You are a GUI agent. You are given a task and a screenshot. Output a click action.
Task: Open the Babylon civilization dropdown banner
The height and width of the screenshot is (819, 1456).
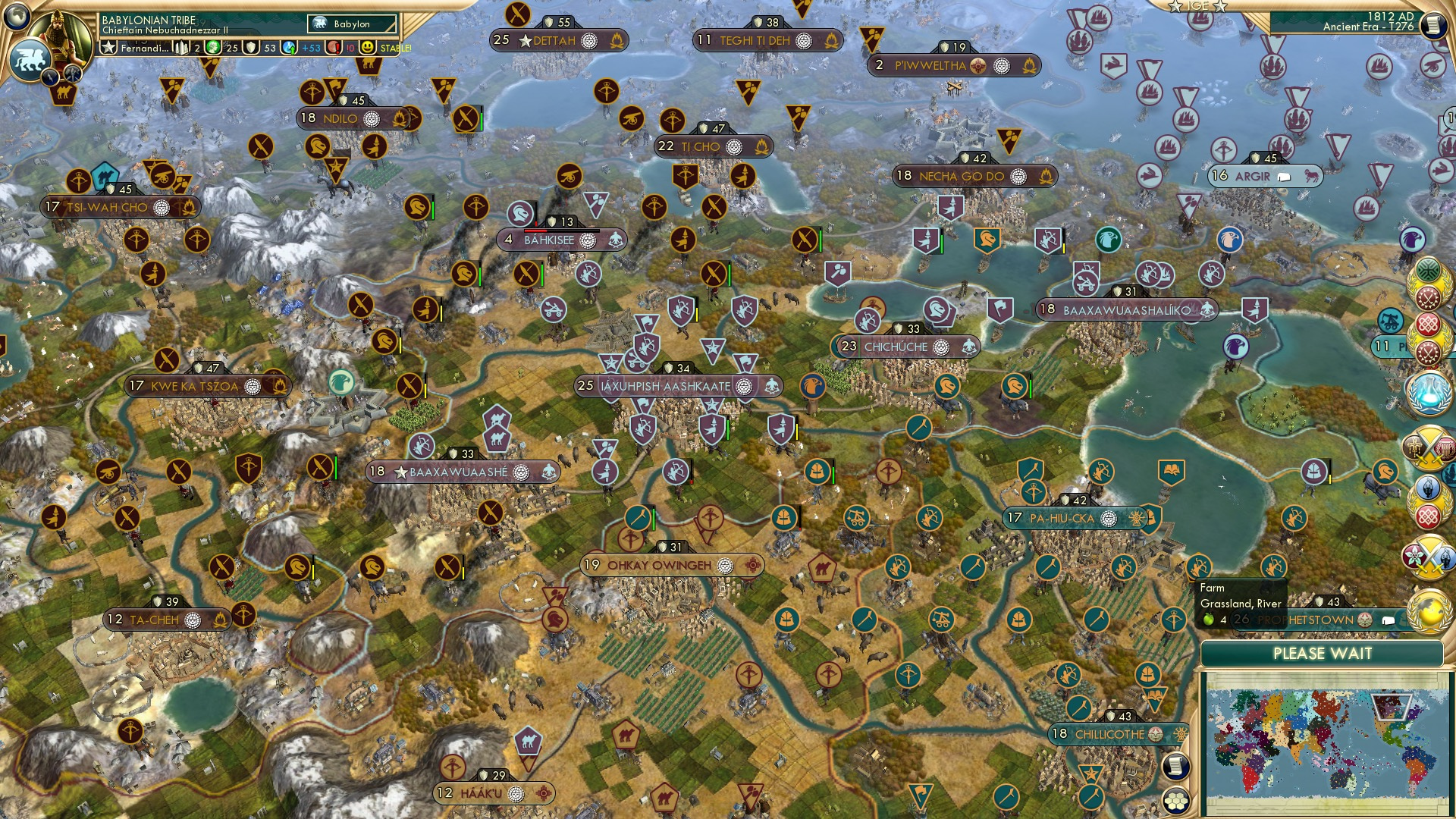tap(350, 24)
